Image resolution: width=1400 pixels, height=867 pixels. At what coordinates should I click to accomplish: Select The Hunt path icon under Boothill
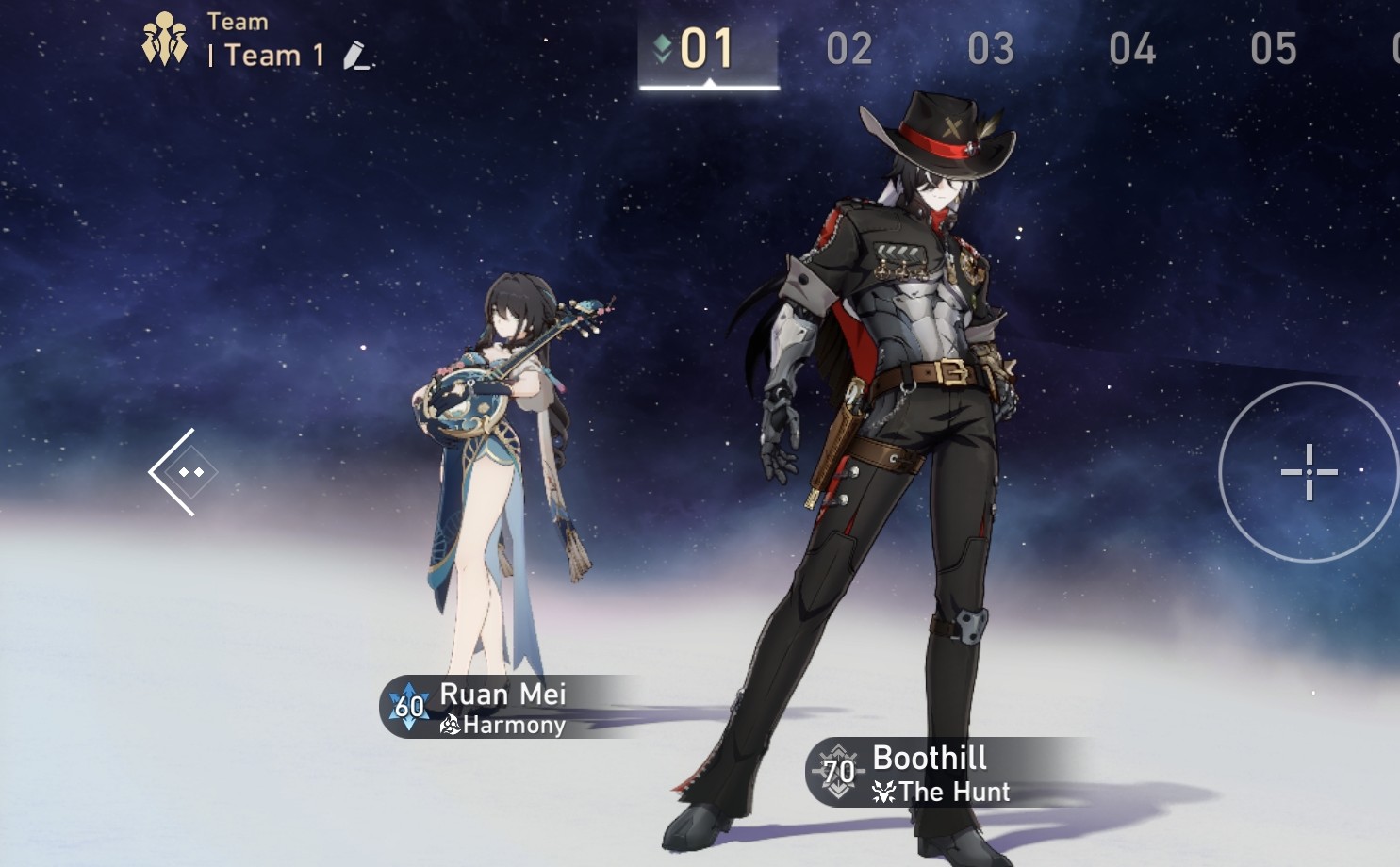click(884, 793)
